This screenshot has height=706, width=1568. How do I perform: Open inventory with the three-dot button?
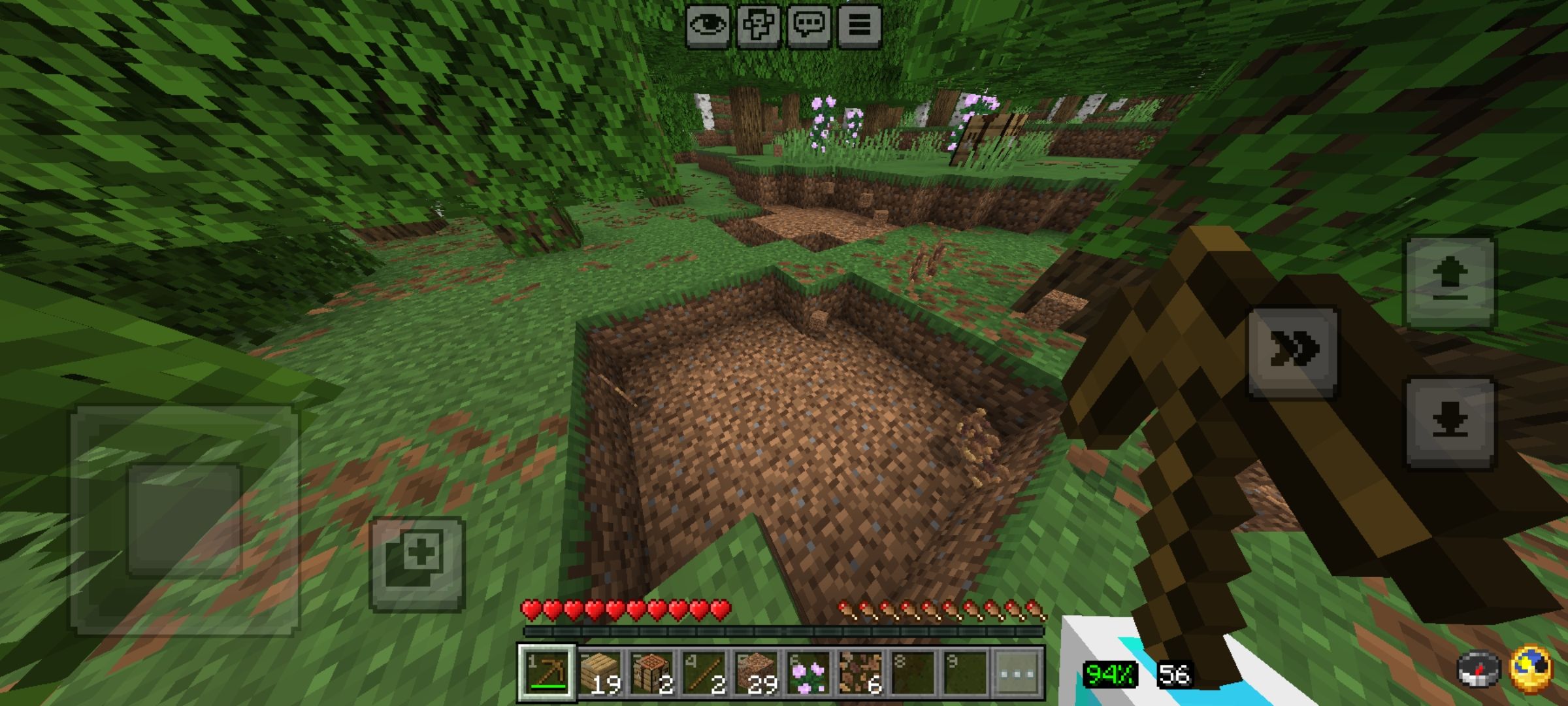point(1018,673)
